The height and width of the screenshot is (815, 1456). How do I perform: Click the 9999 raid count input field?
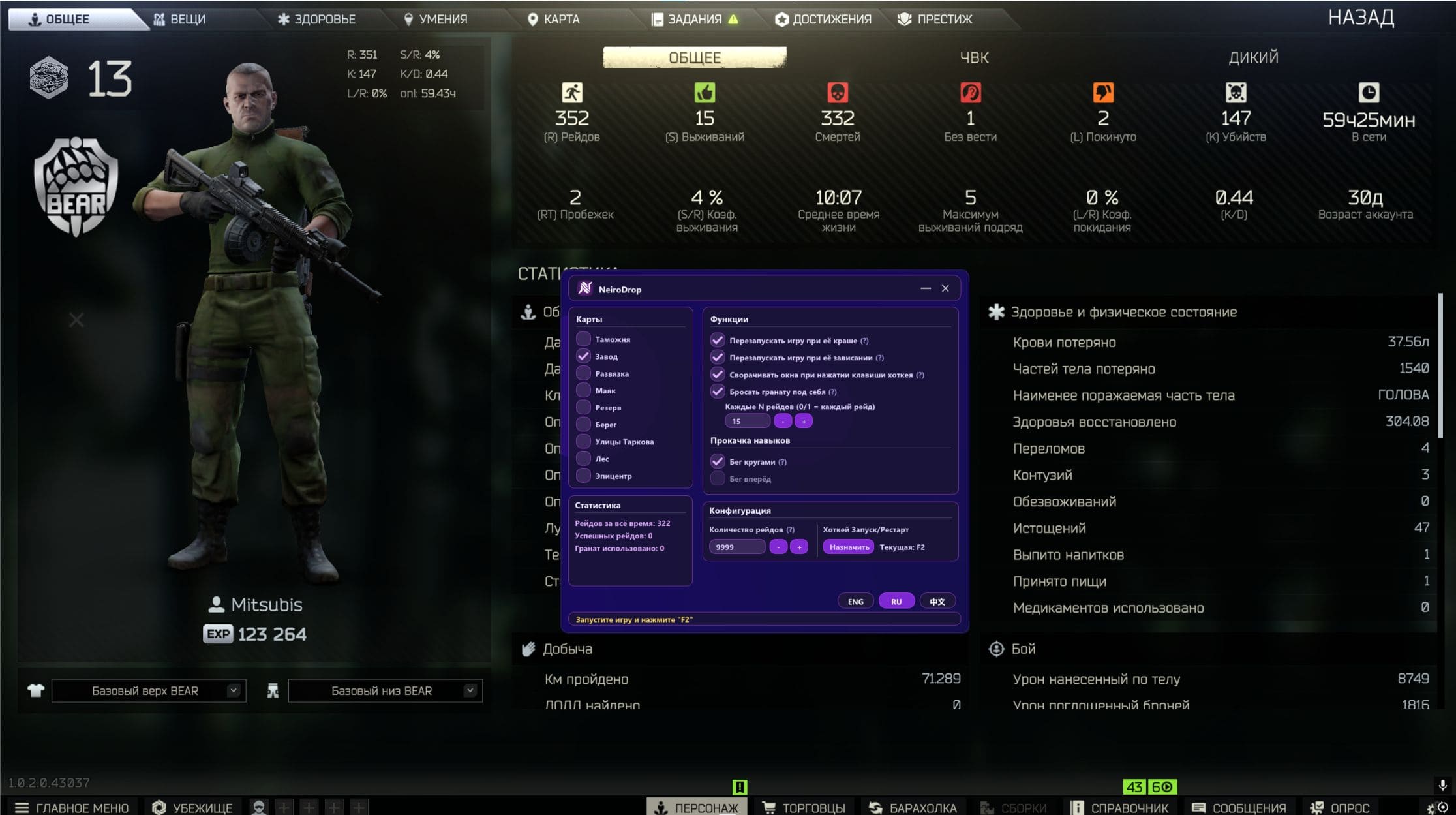coord(737,546)
